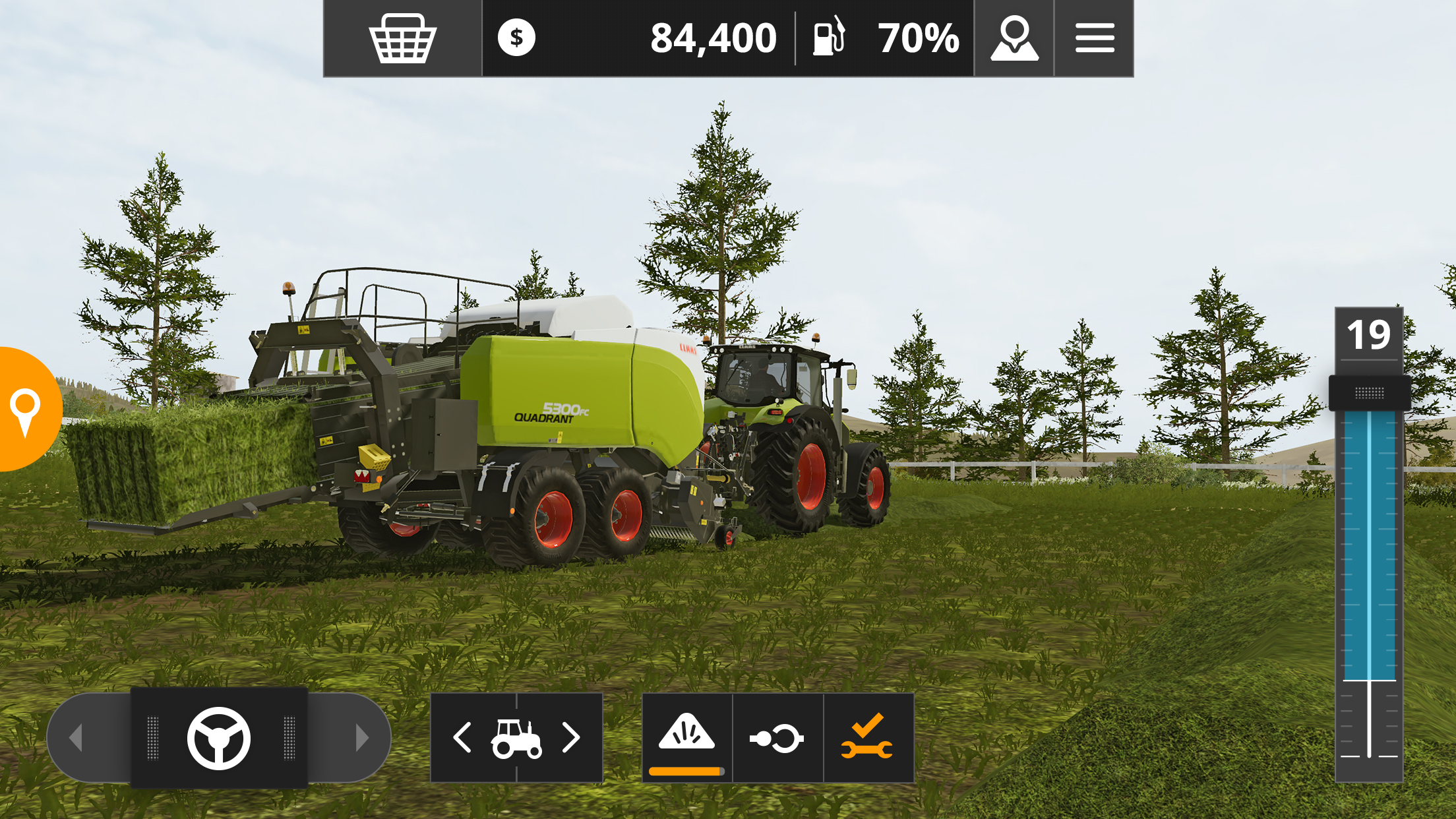The image size is (1456, 819).
Task: Toggle the orange wrench AI helper
Action: click(868, 737)
